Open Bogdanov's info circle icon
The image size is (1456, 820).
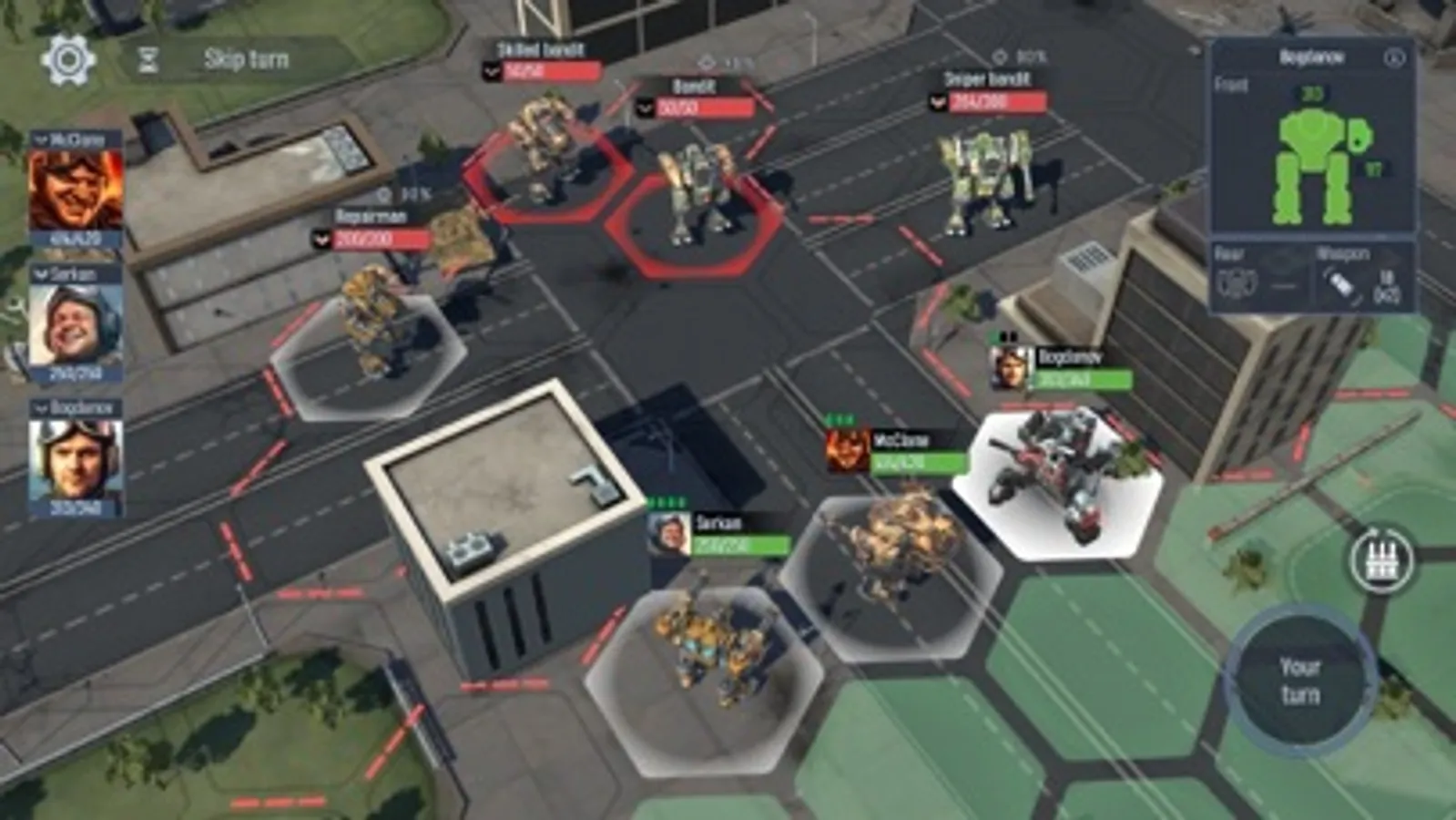(x=1392, y=56)
